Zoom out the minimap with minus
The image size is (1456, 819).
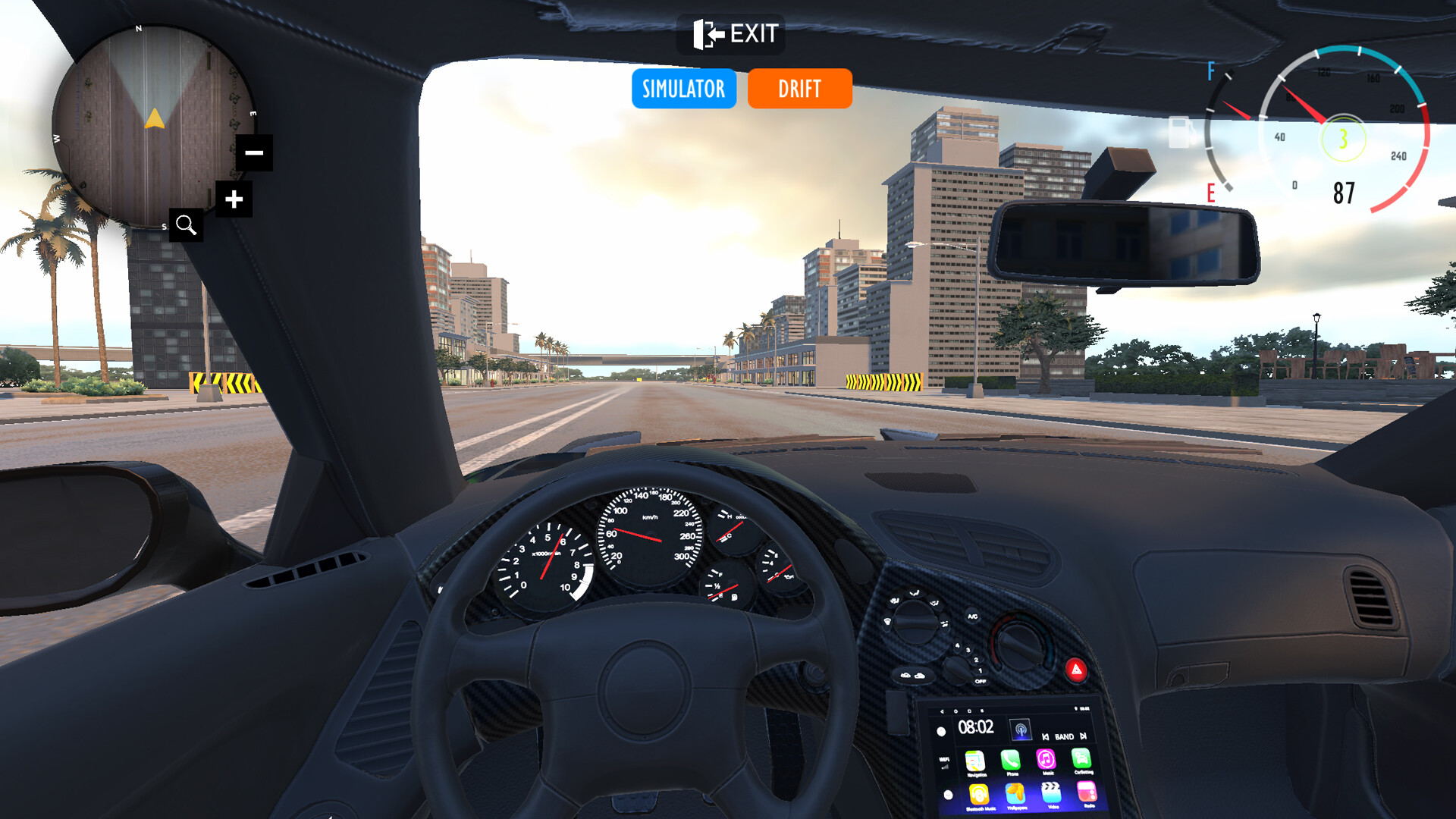point(254,152)
